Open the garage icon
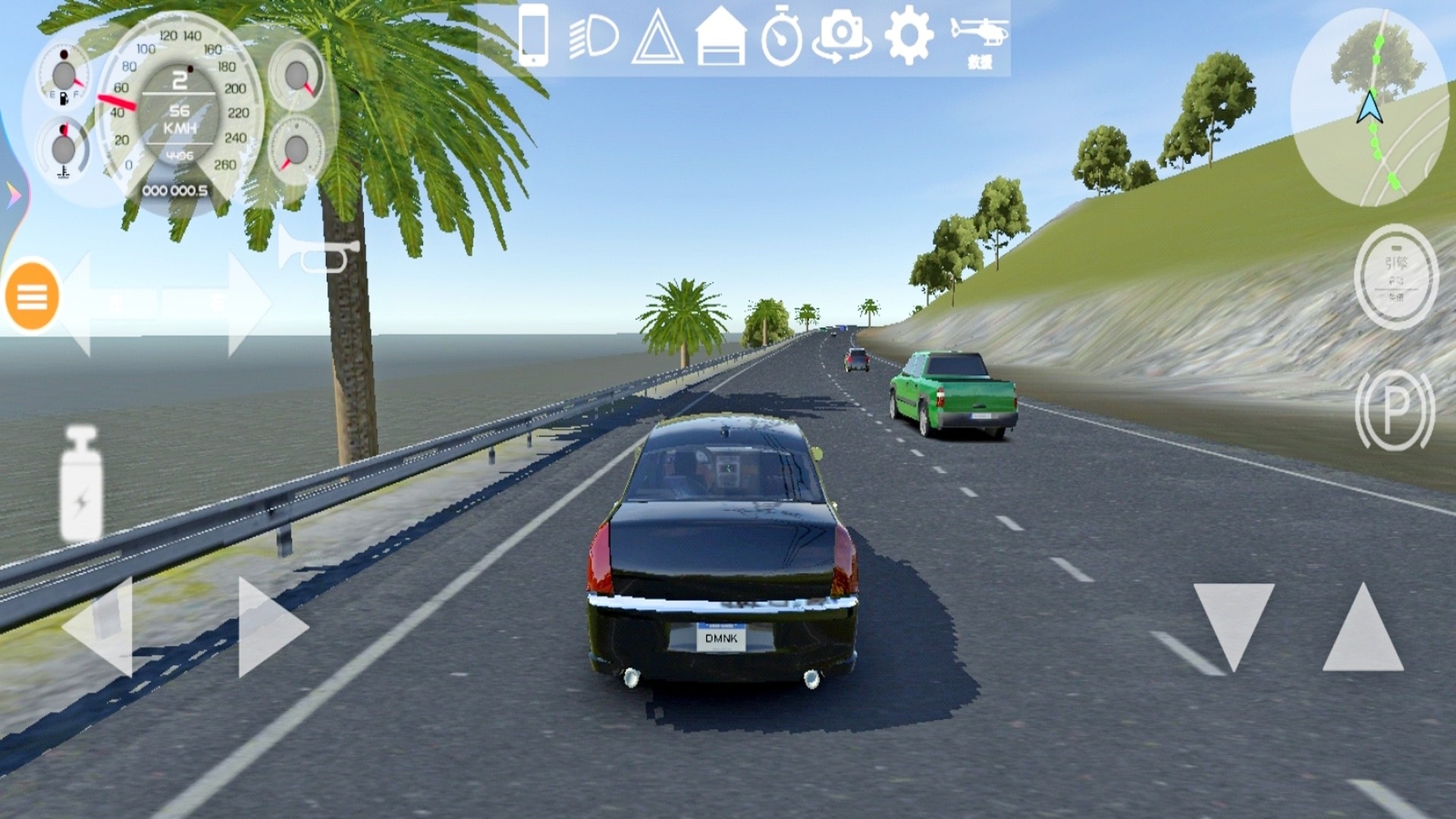The height and width of the screenshot is (819, 1456). tap(720, 37)
